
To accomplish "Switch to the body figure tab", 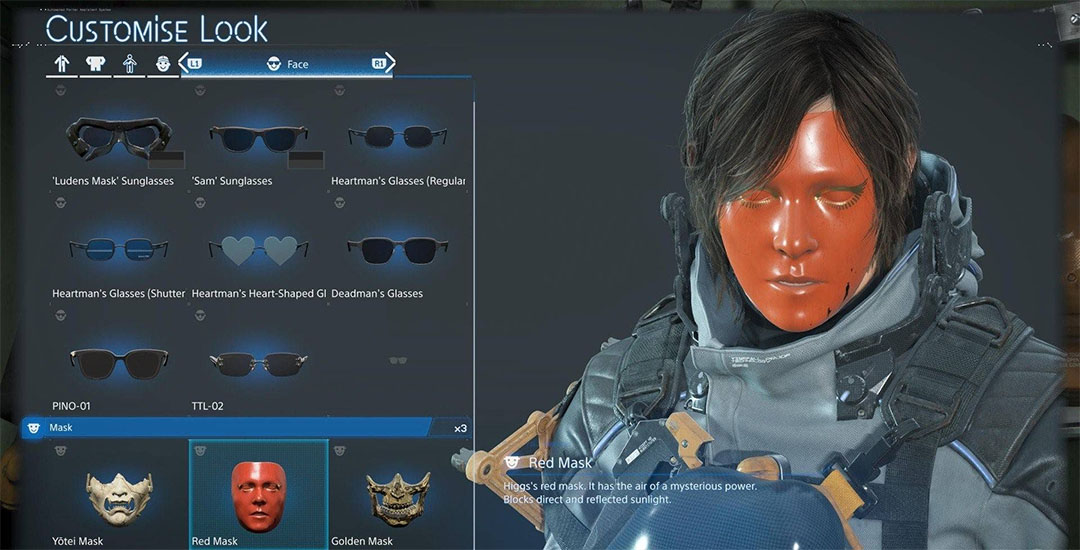I will (x=129, y=64).
